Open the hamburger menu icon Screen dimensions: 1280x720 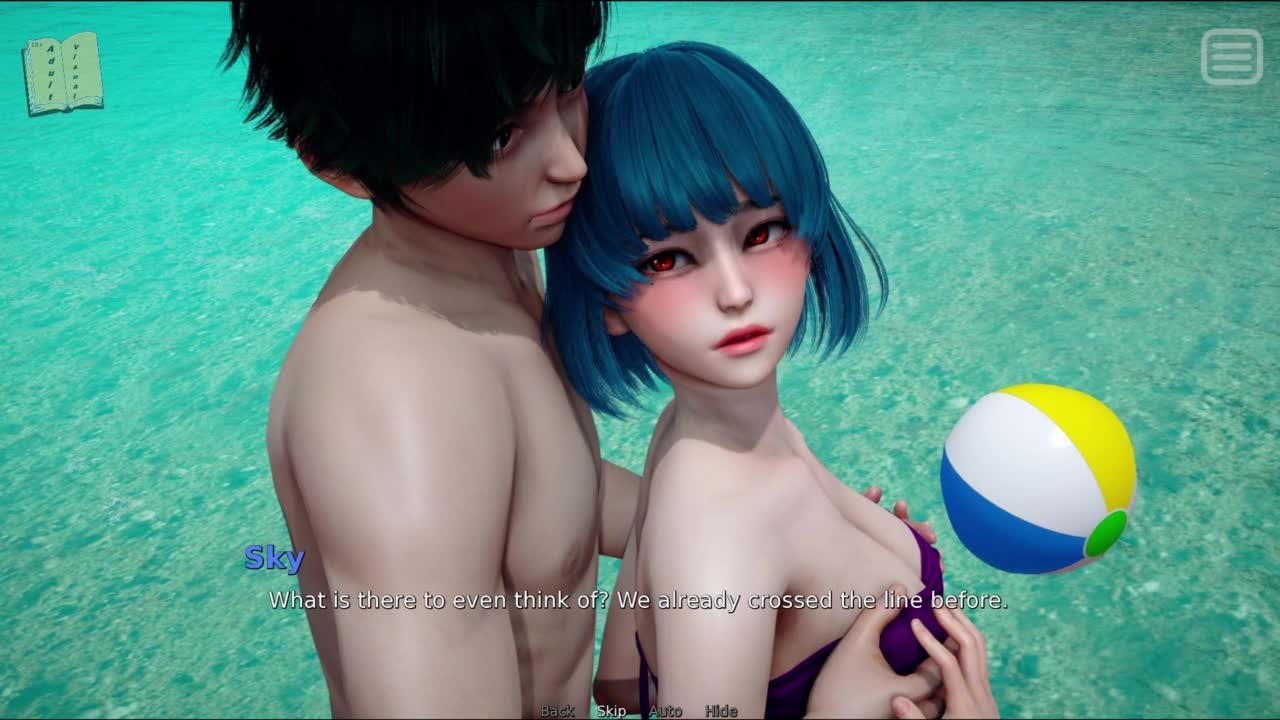[x=1231, y=56]
